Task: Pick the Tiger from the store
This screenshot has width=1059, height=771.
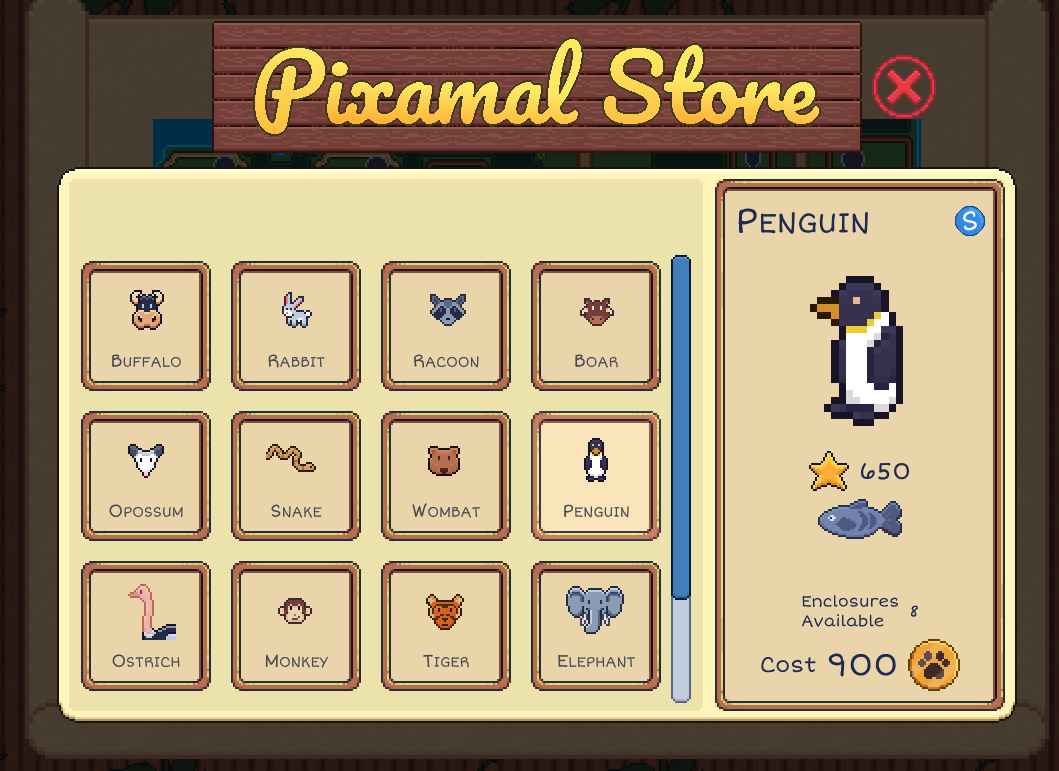Action: (446, 626)
